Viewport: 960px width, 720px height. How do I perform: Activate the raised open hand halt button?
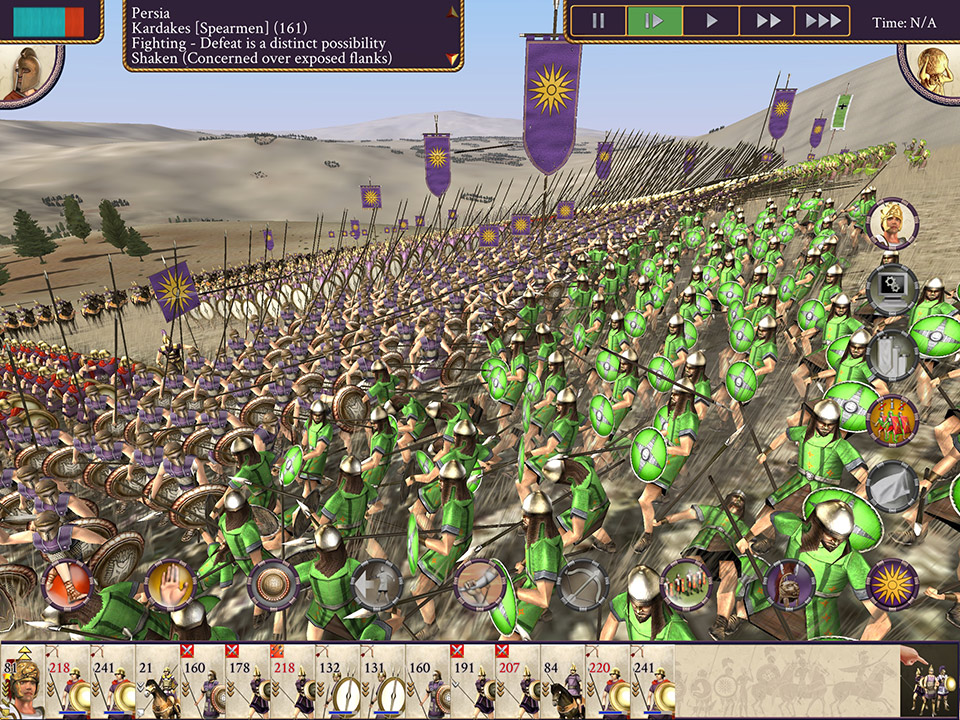169,584
